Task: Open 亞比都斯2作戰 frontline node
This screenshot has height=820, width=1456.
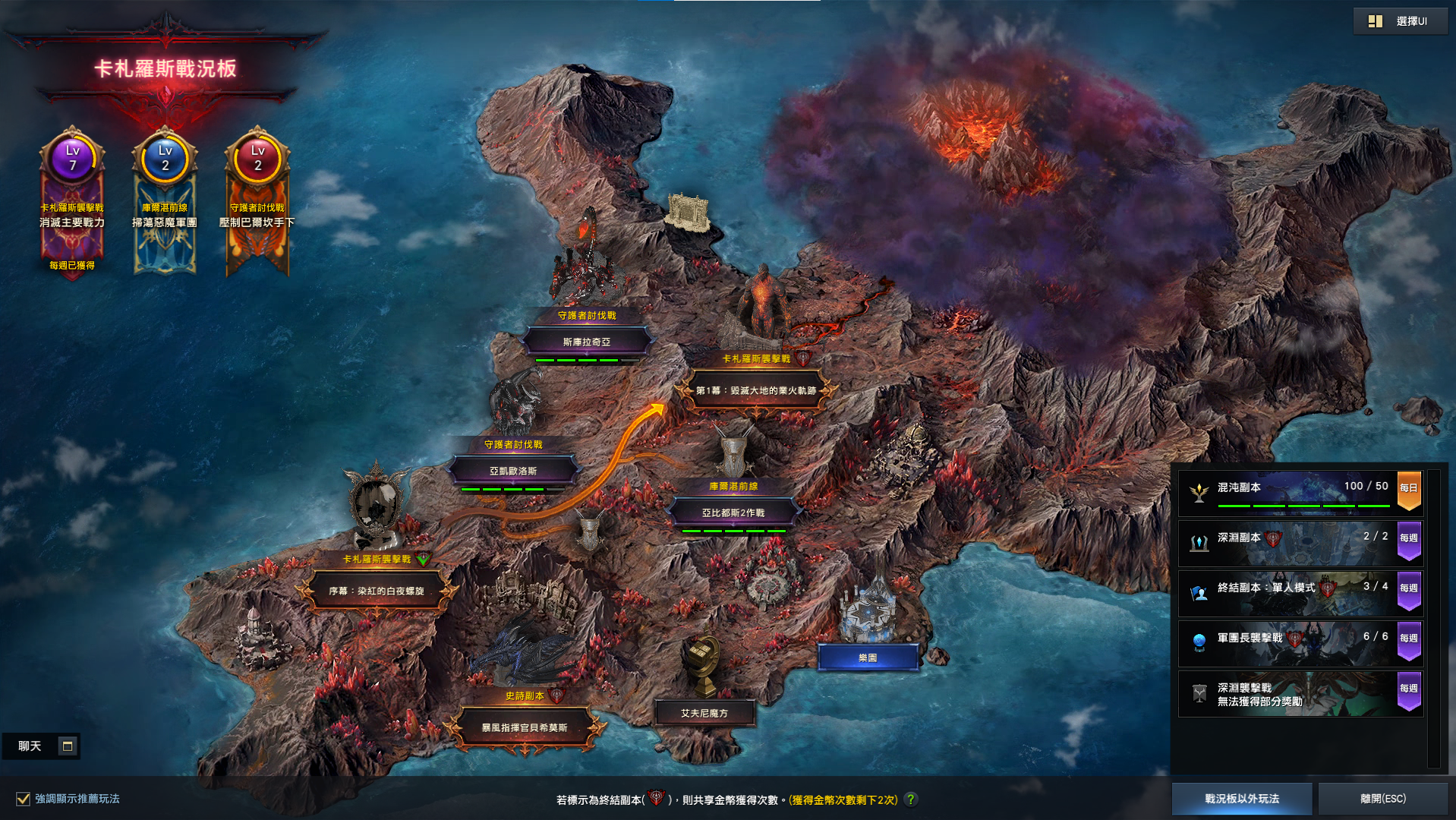Action: tap(733, 512)
